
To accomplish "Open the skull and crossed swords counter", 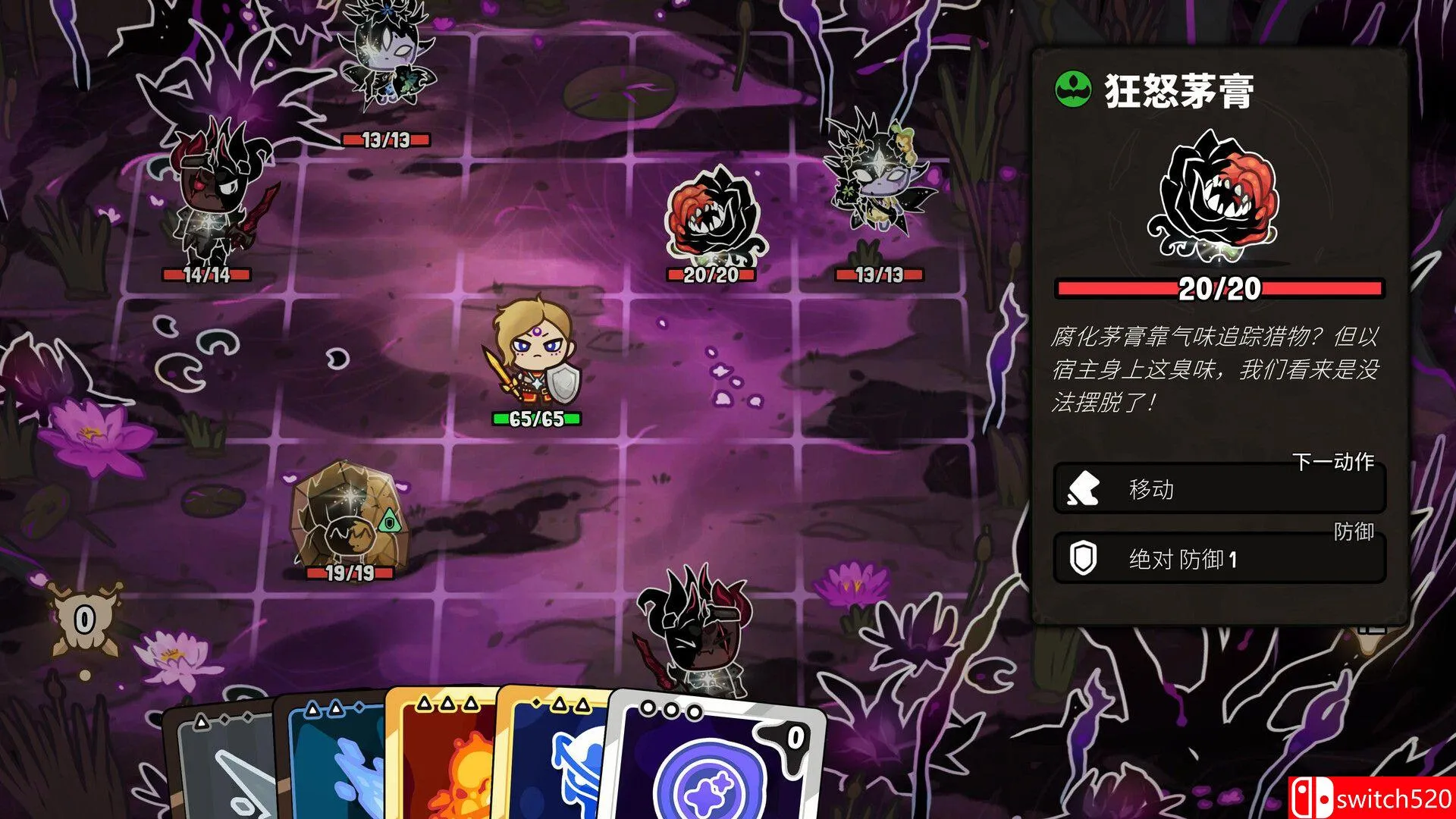I will (x=84, y=620).
